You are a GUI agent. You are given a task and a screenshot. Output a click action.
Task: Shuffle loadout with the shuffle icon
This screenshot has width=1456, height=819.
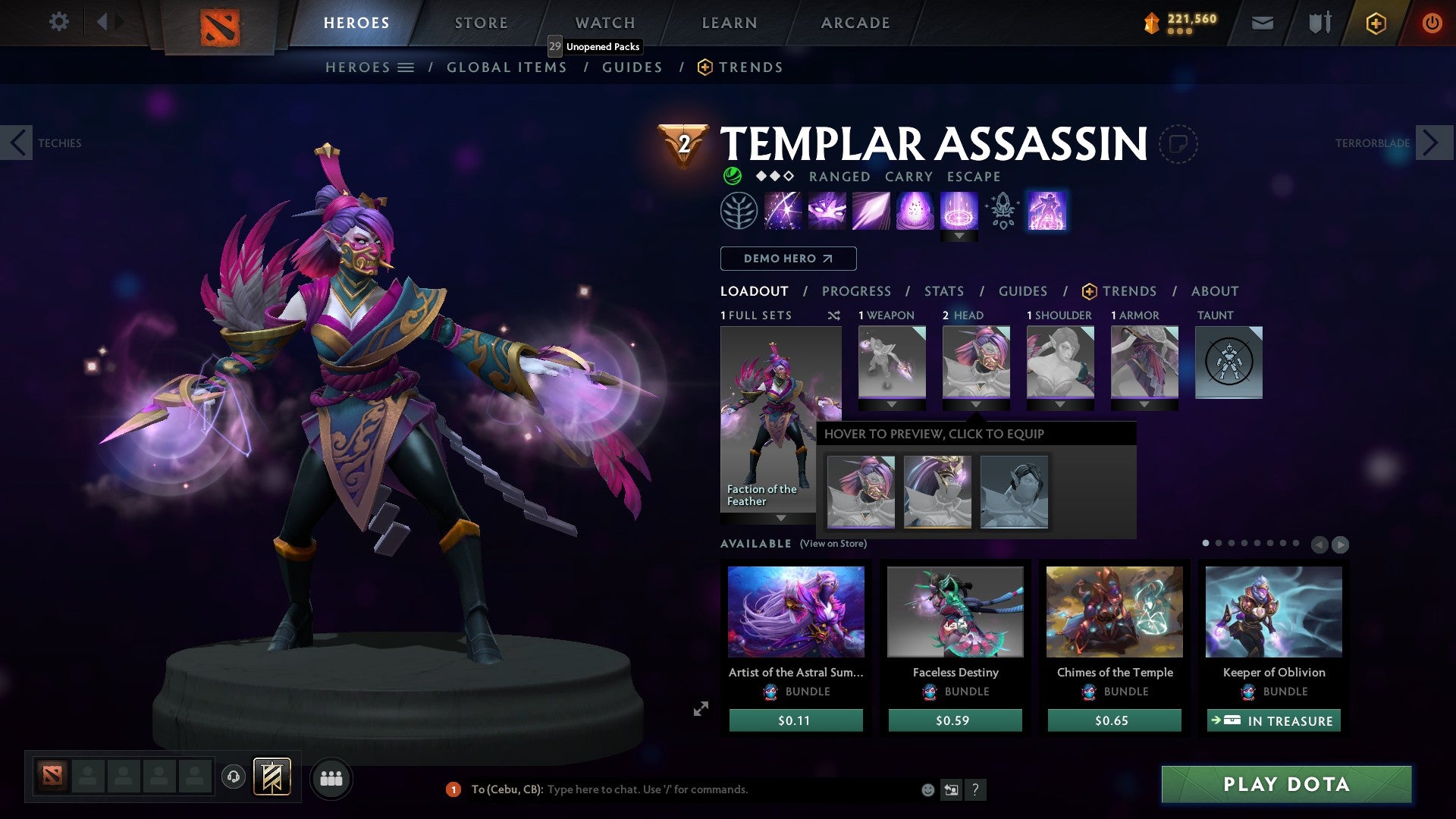pos(834,315)
